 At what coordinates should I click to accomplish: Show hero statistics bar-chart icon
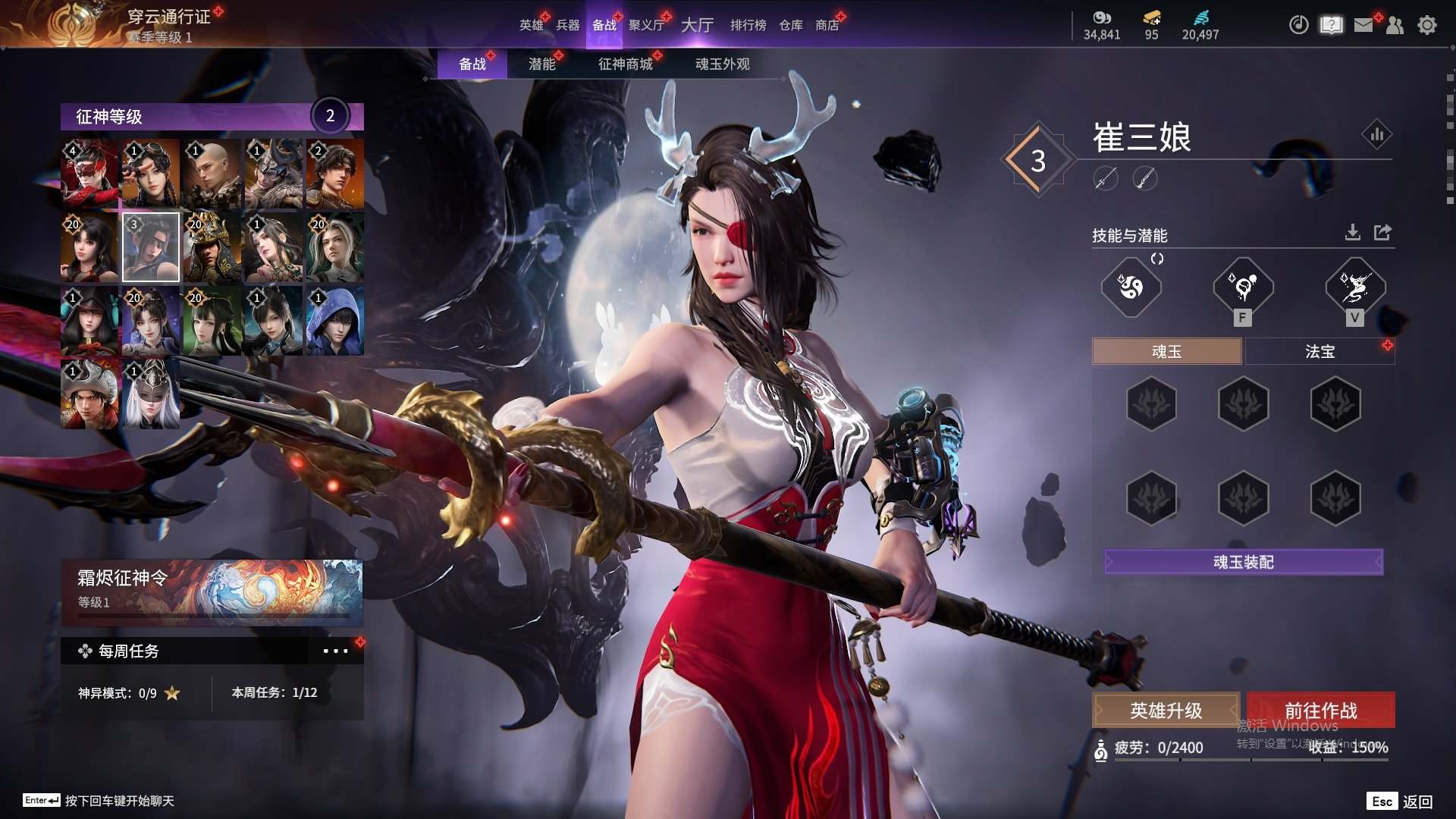click(x=1377, y=135)
